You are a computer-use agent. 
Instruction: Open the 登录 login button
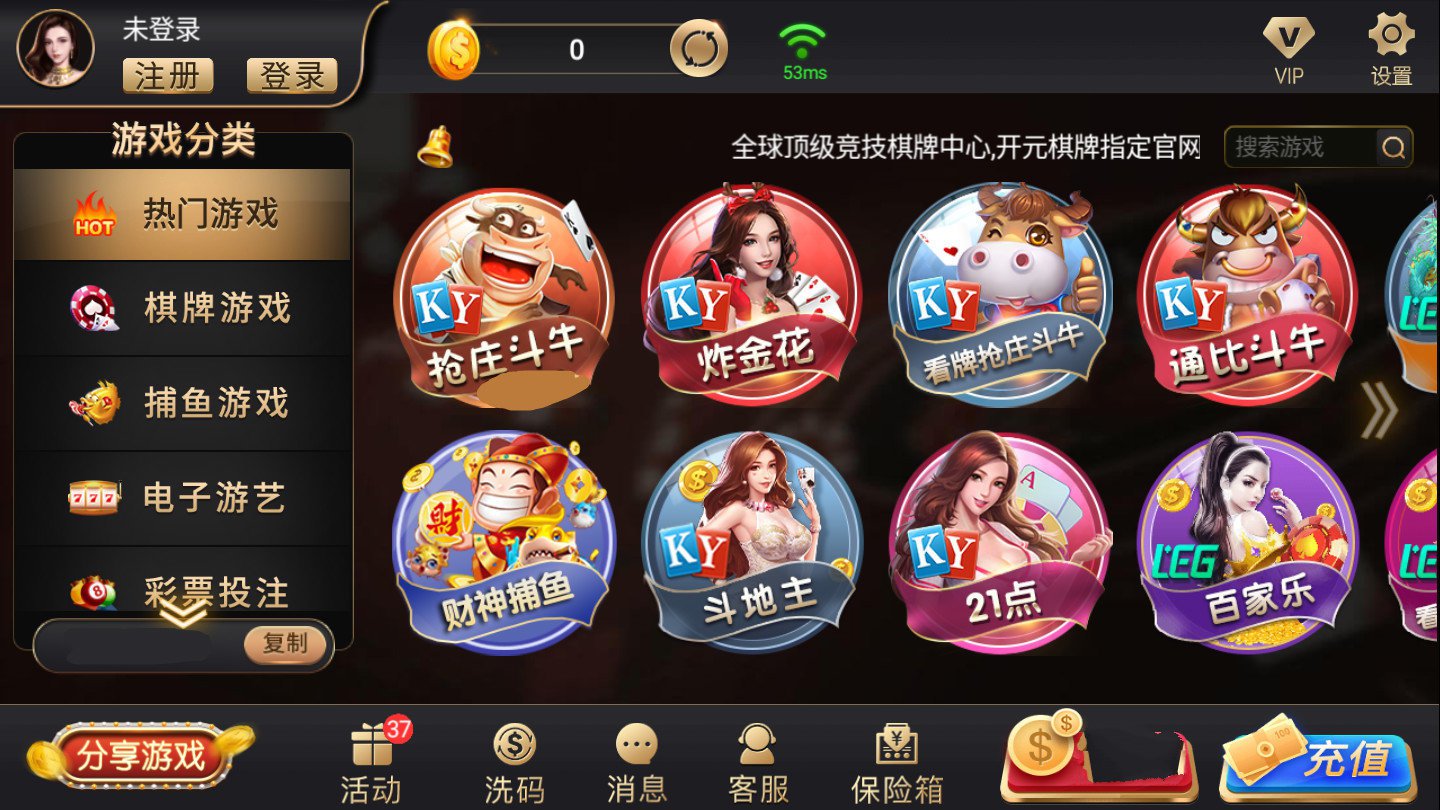pos(292,76)
